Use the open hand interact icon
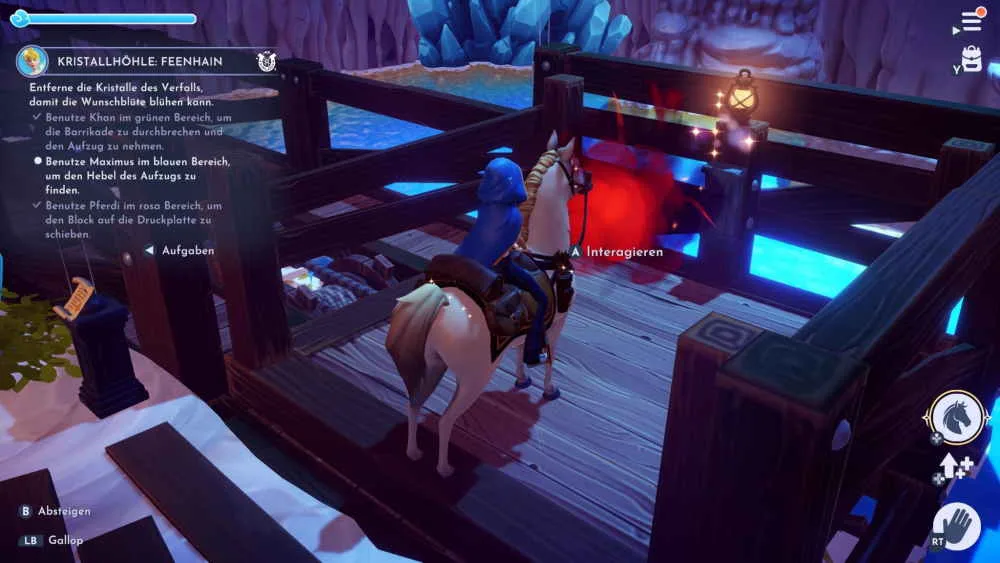The width and height of the screenshot is (1000, 563). 957,526
